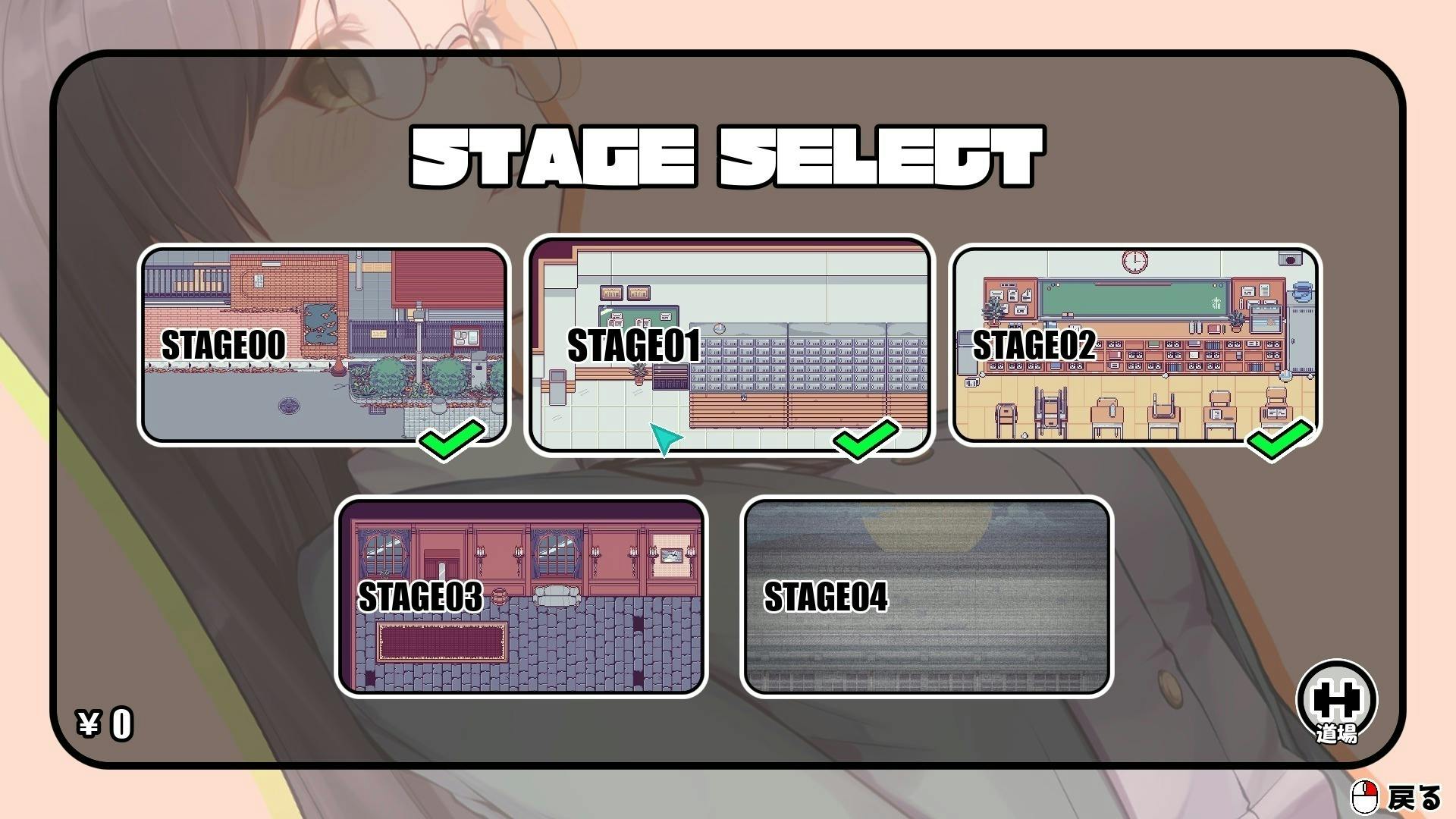This screenshot has height=819, width=1456.
Task: Click the 戻る back button
Action: (x=1397, y=797)
